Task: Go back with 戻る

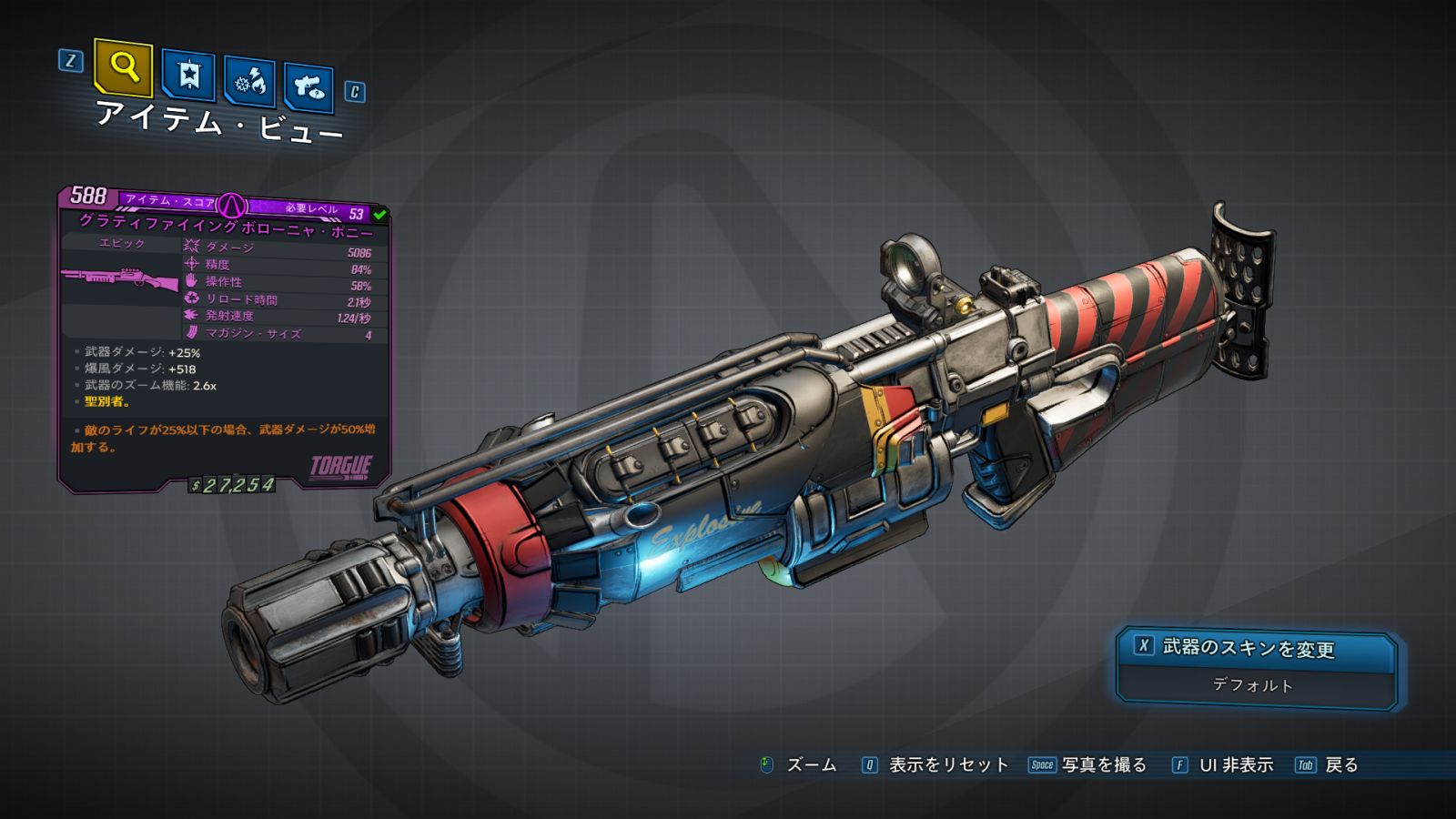Action: point(1328,765)
